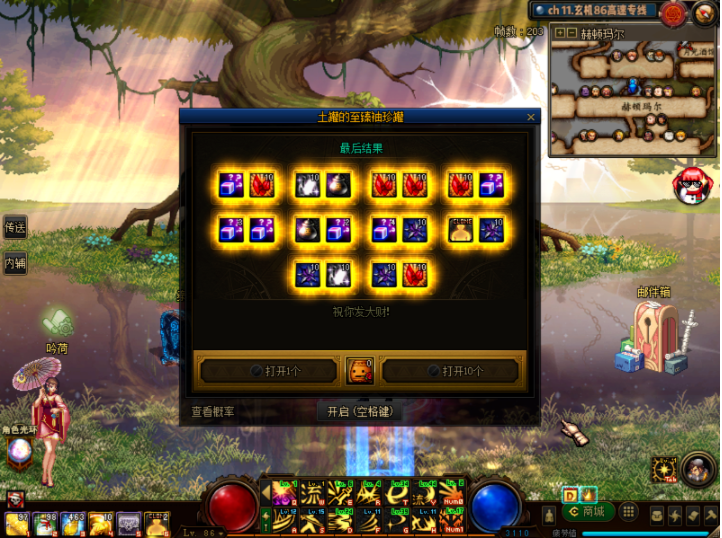The height and width of the screenshot is (538, 722).
Task: Close the treasure jar results window
Action: pos(531,117)
